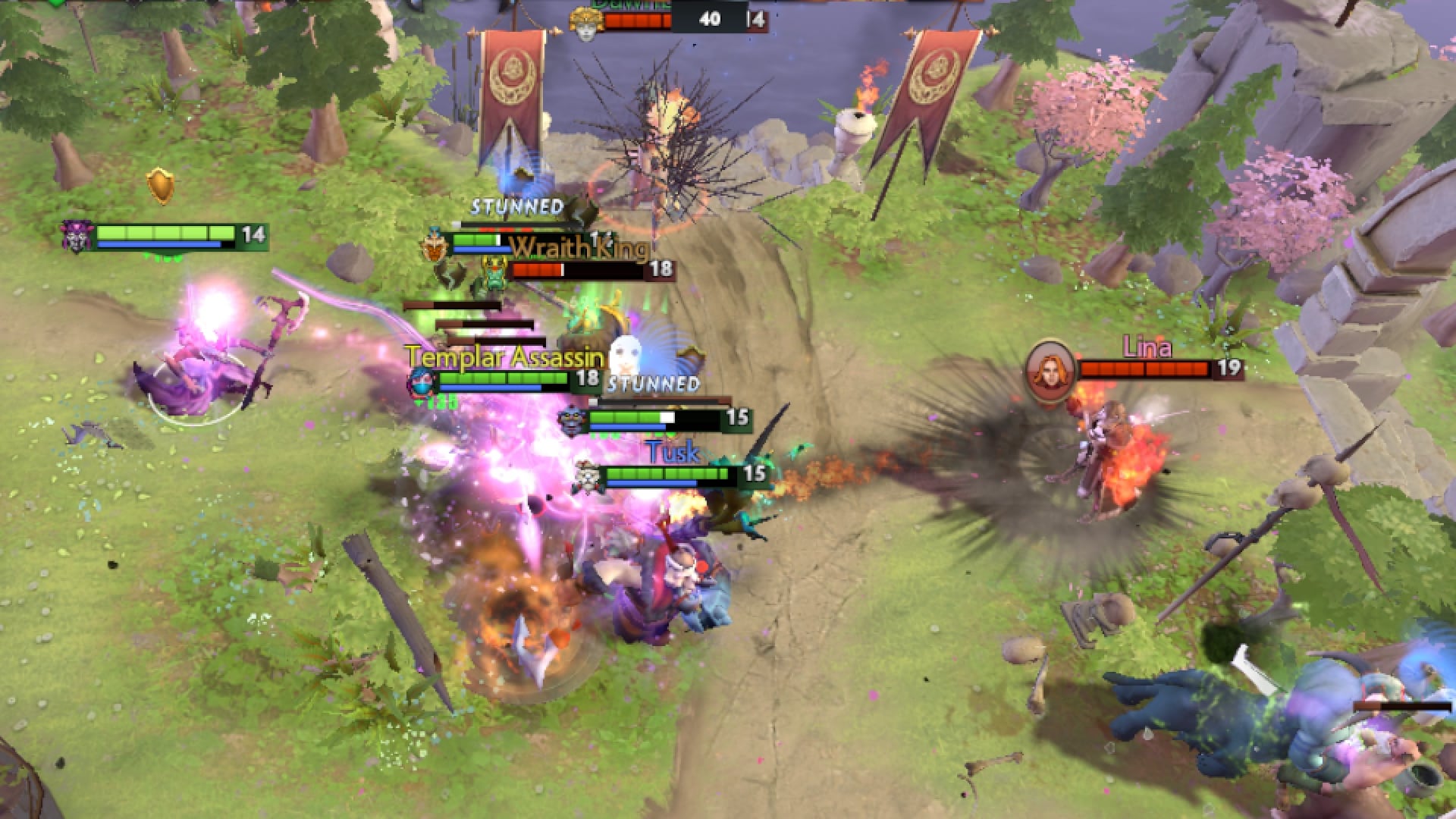Click the level 18 badge beside Templar Assassin's bar

(x=588, y=377)
